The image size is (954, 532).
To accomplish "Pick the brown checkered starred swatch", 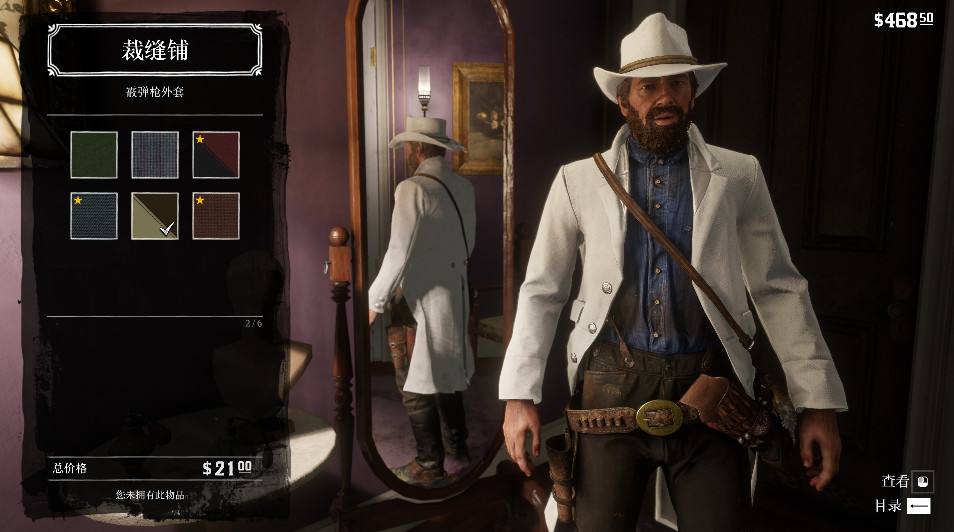I will point(216,216).
